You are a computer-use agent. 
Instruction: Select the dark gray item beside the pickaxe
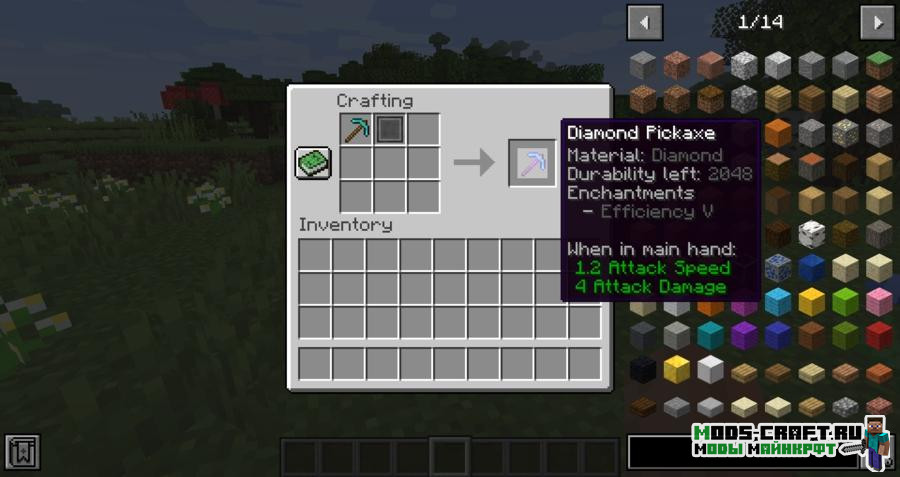coord(390,129)
